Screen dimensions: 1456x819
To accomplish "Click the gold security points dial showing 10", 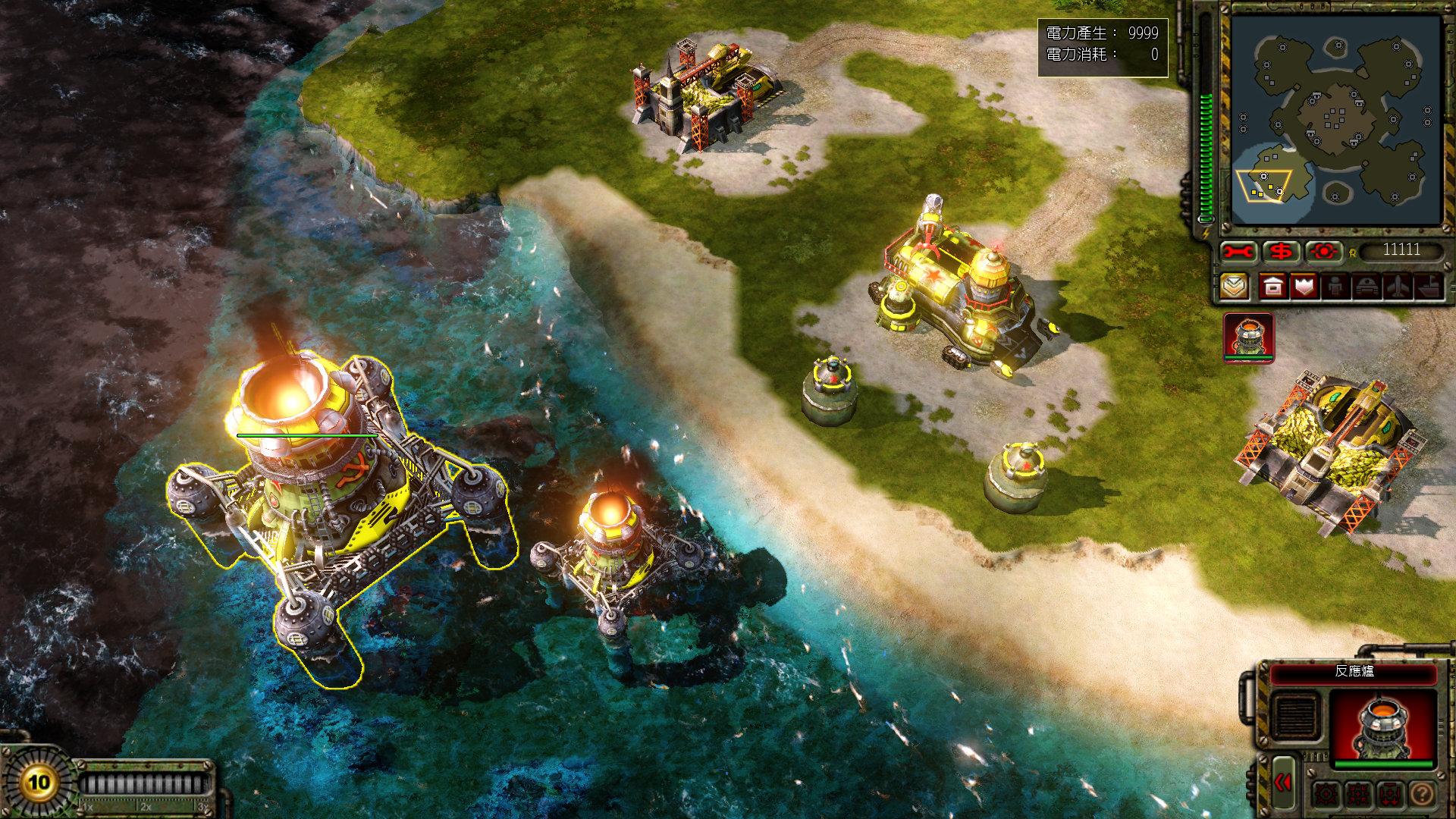I will click(x=38, y=782).
